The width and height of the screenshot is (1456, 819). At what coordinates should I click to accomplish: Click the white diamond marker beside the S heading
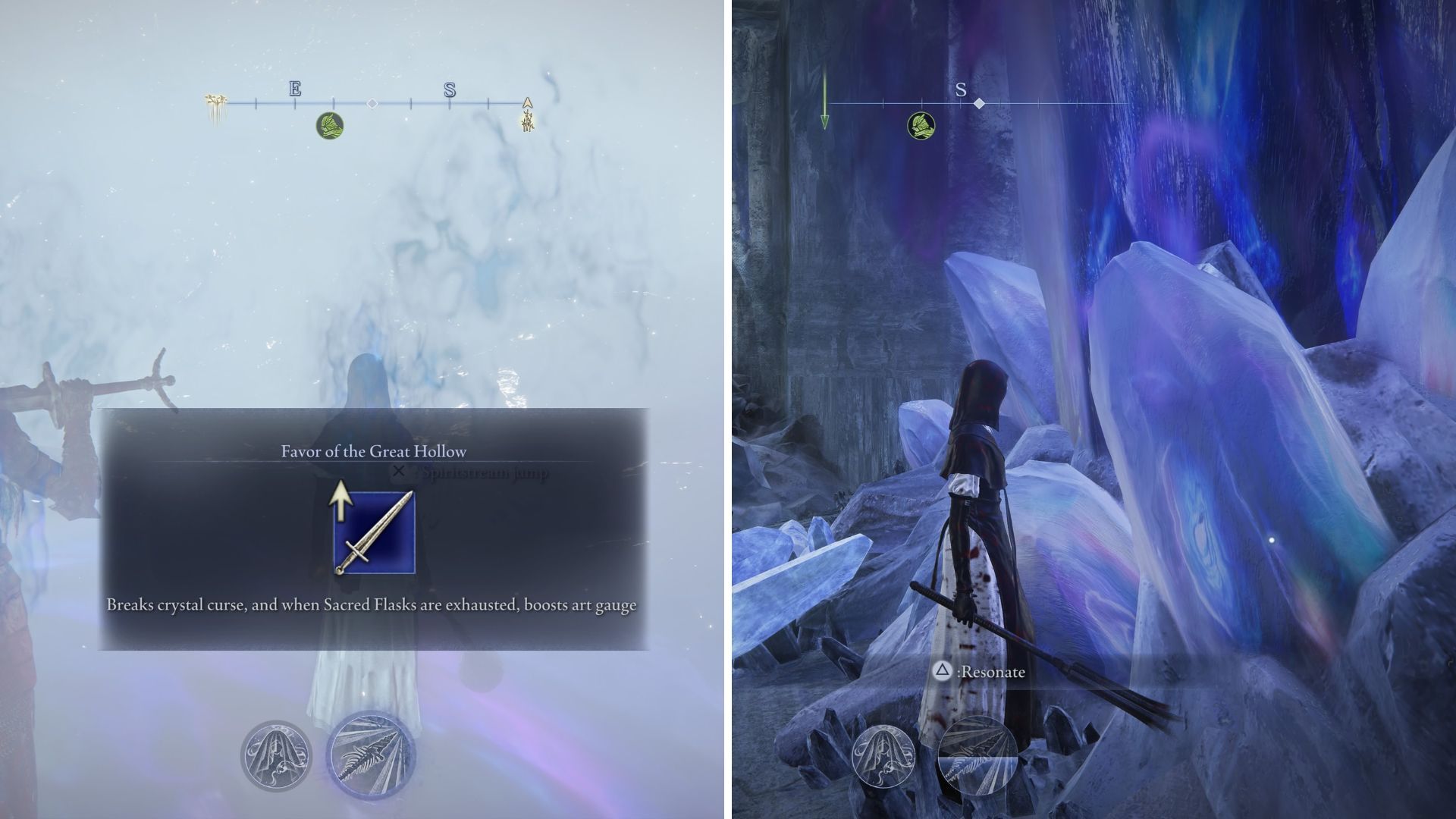click(979, 103)
